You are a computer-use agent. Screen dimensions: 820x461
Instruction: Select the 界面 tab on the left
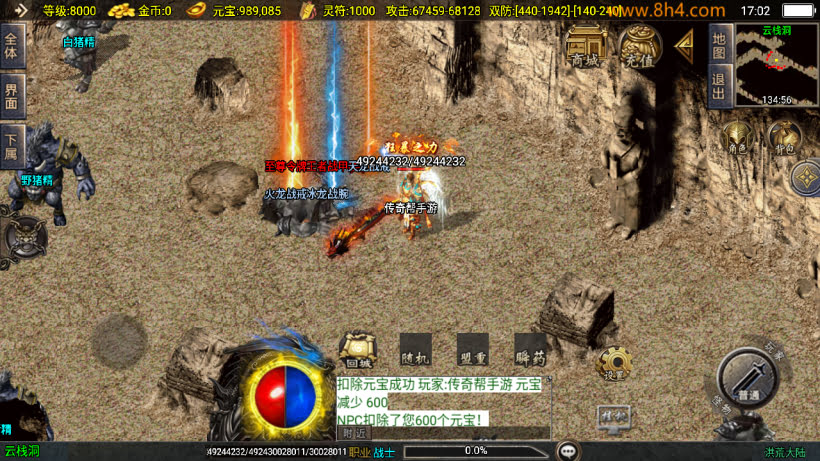click(x=12, y=96)
